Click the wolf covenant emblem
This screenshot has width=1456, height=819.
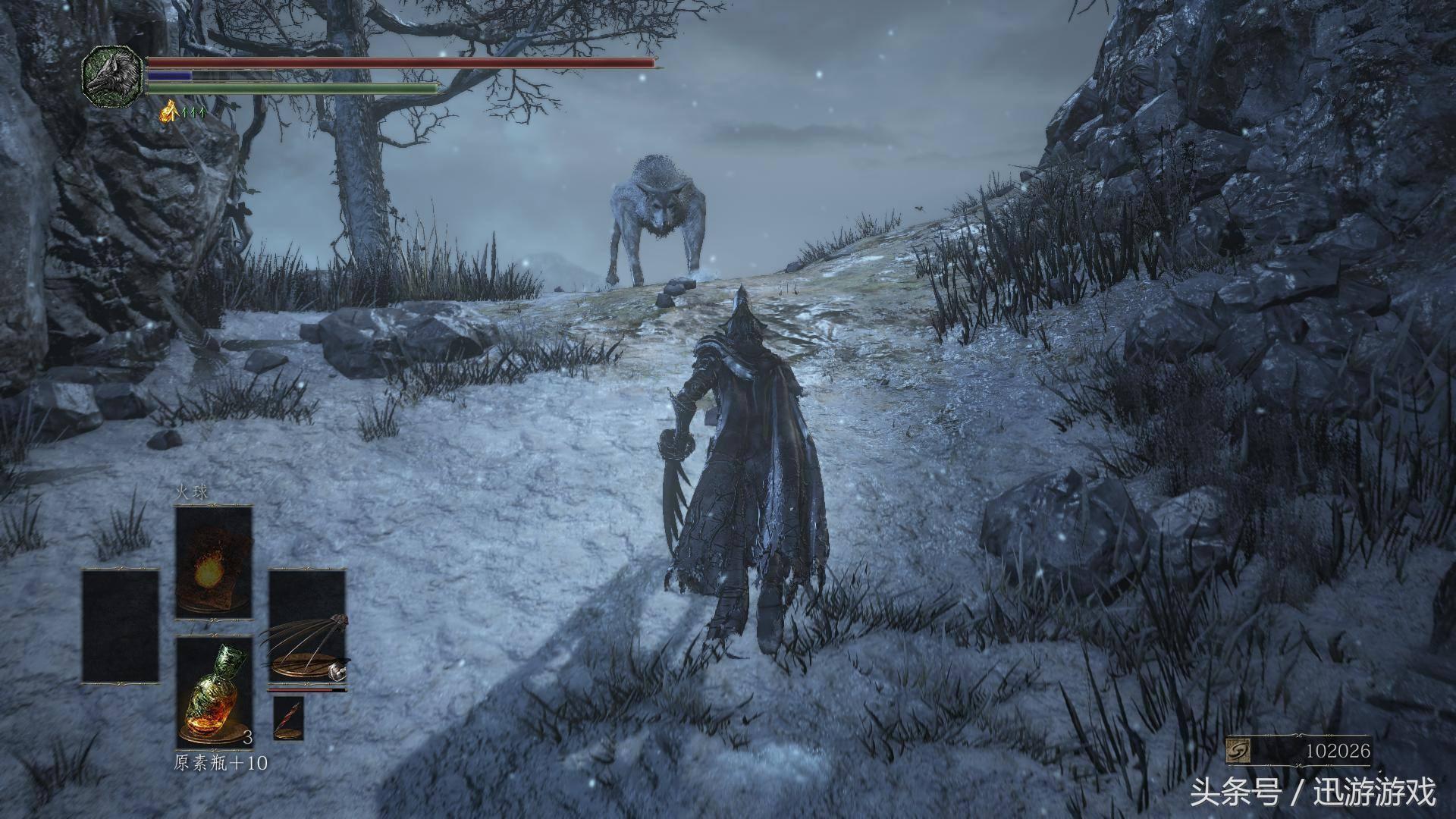point(112,75)
